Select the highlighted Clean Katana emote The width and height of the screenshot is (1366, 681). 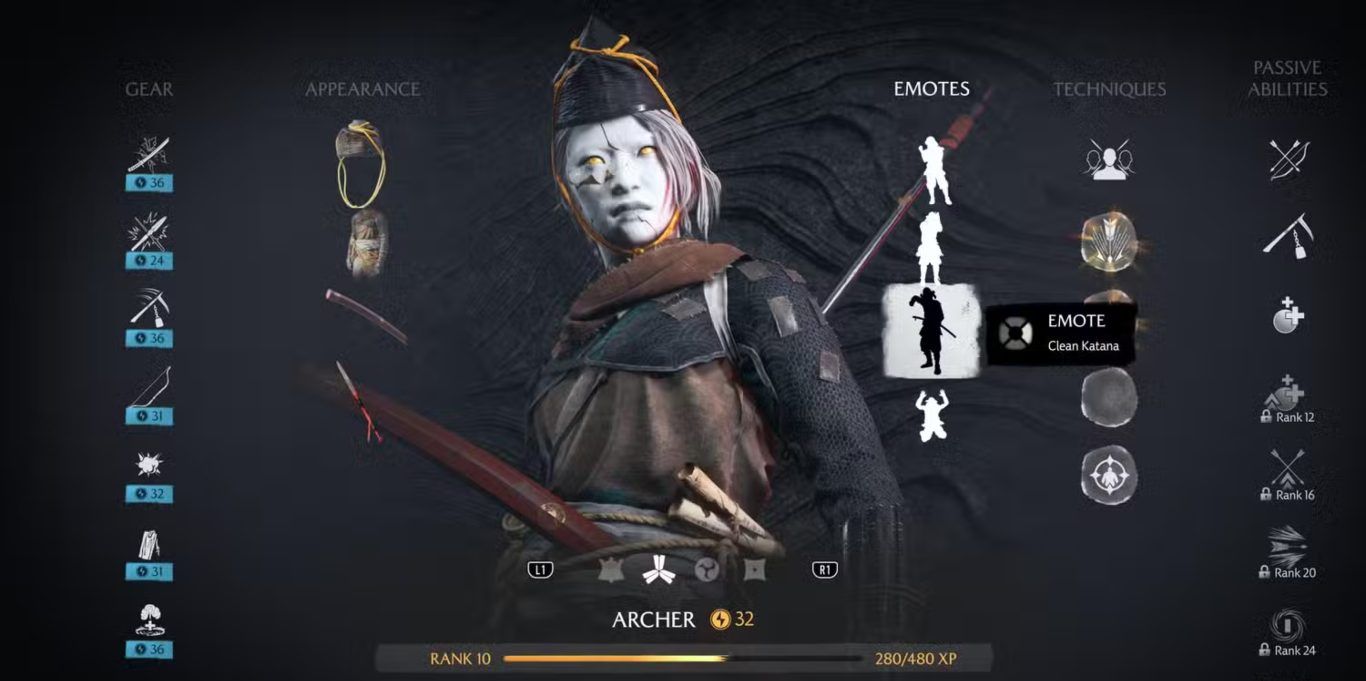point(930,330)
